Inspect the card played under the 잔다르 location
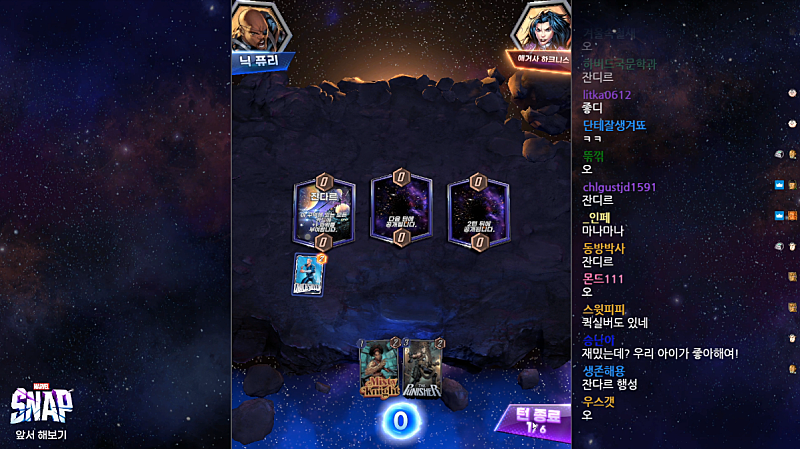Screen dimensions: 800x449 click(310, 274)
